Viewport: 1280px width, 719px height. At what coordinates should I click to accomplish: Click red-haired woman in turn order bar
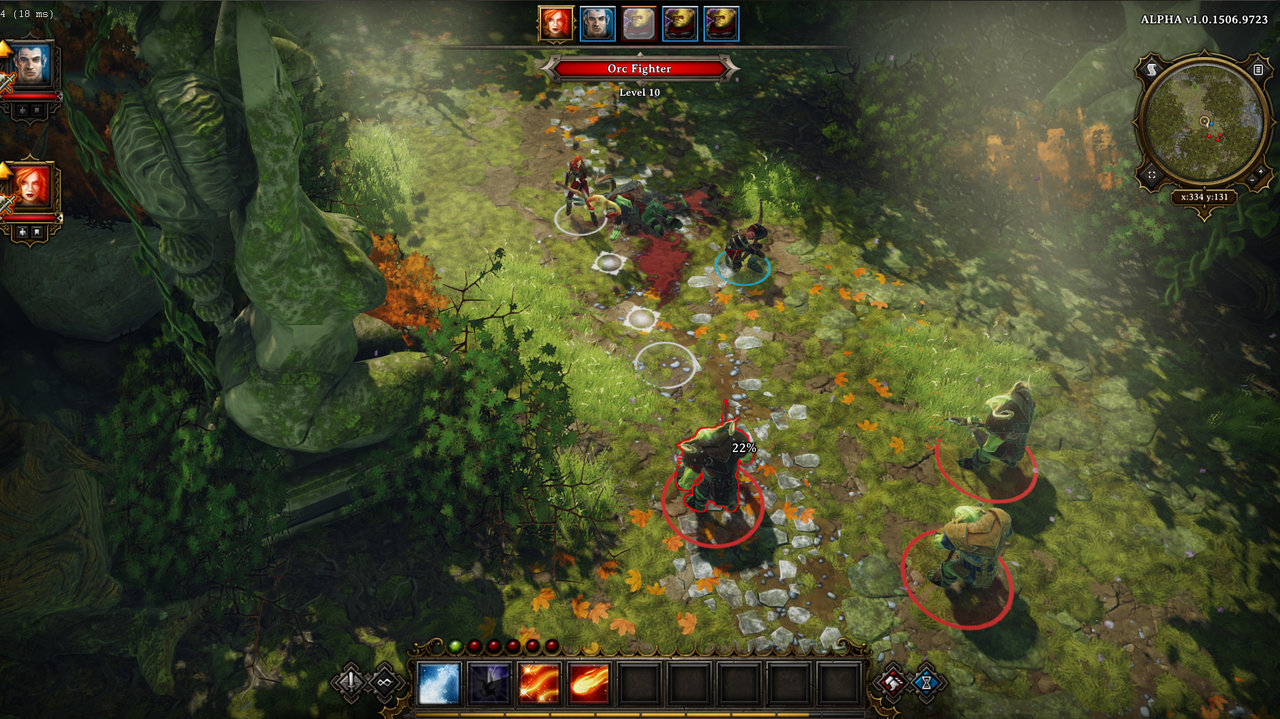556,23
